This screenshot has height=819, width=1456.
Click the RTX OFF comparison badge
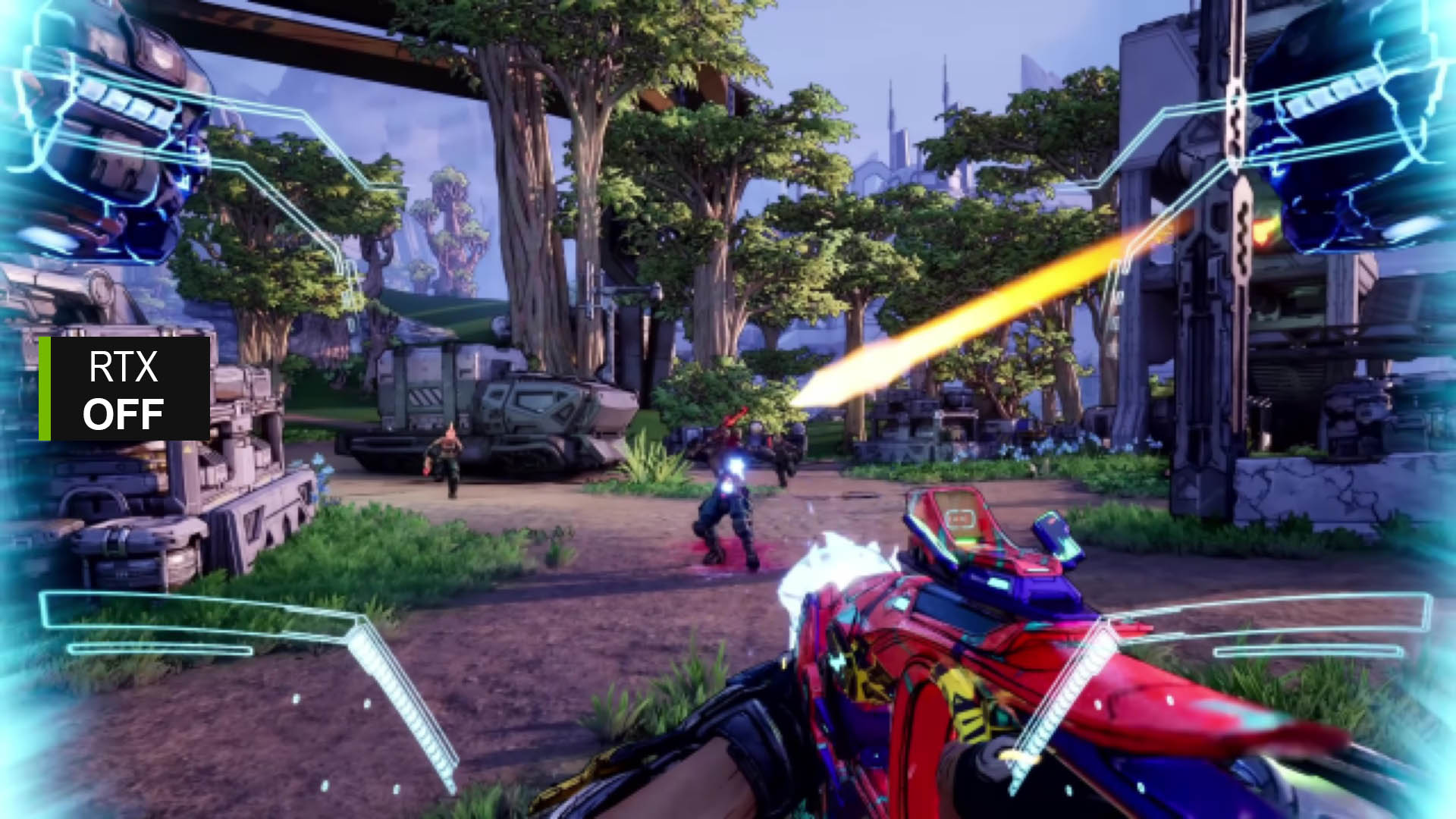(x=124, y=389)
